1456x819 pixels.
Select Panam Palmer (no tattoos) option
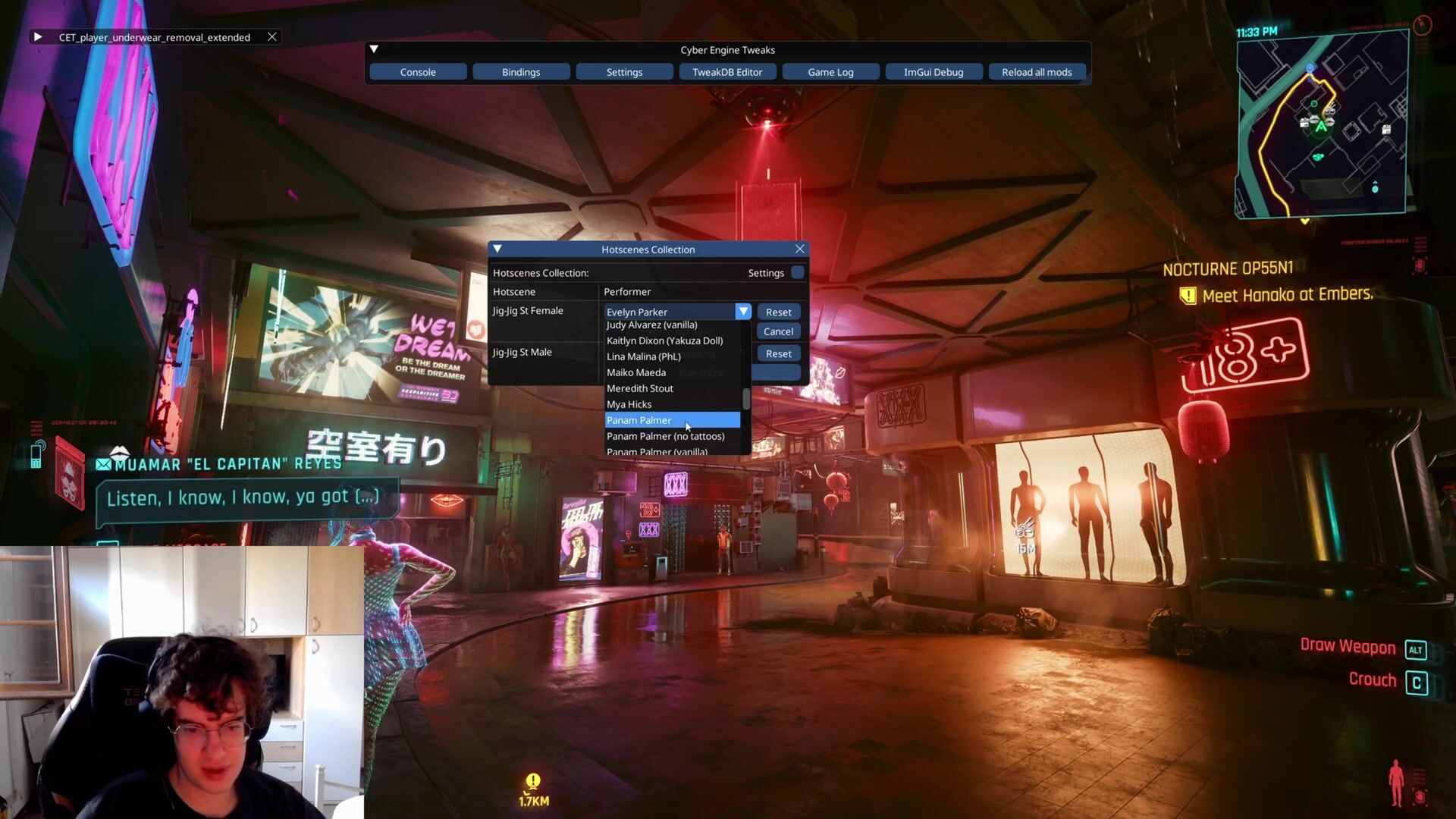click(x=665, y=436)
